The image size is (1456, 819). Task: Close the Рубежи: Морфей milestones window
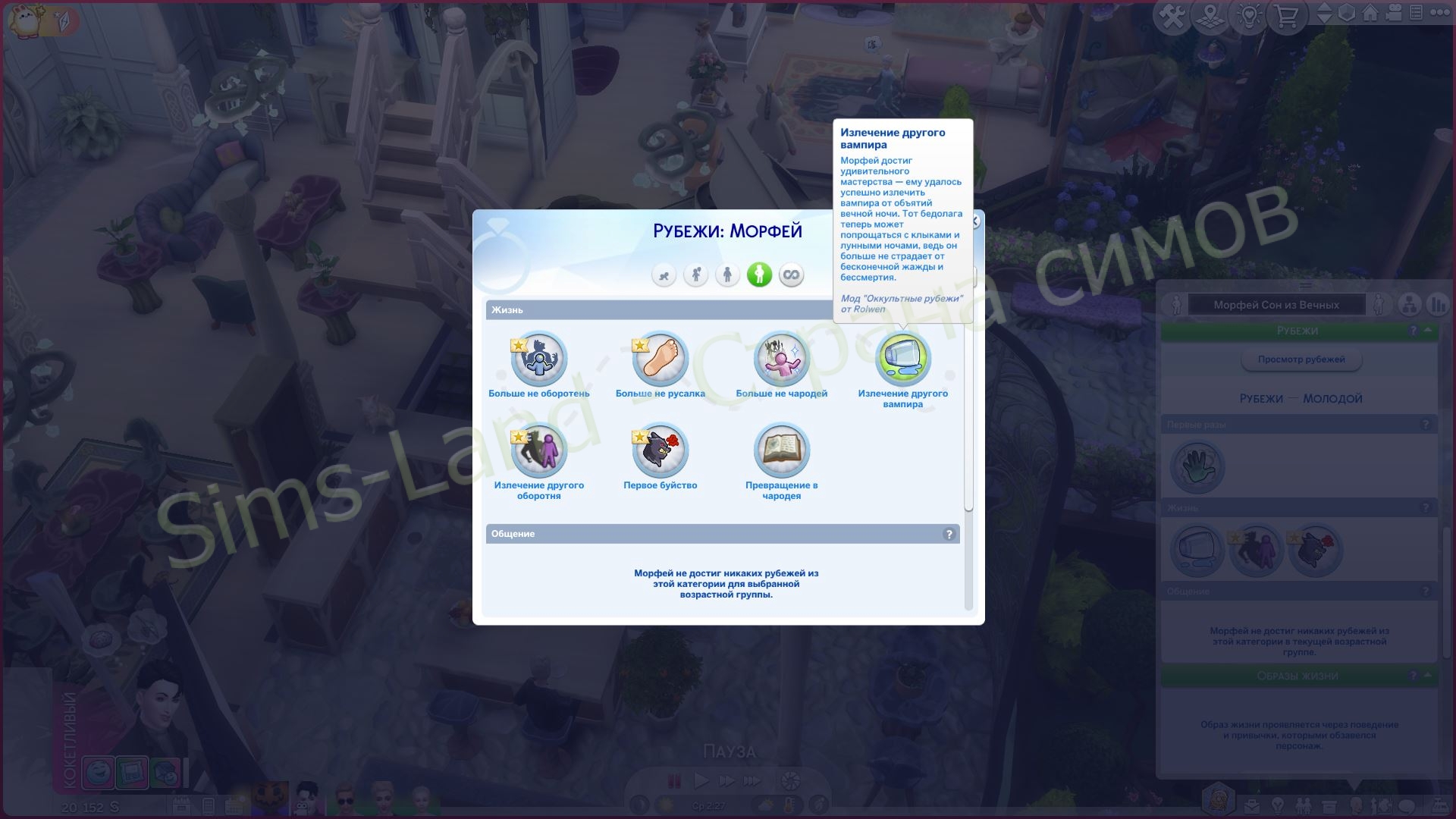click(975, 221)
